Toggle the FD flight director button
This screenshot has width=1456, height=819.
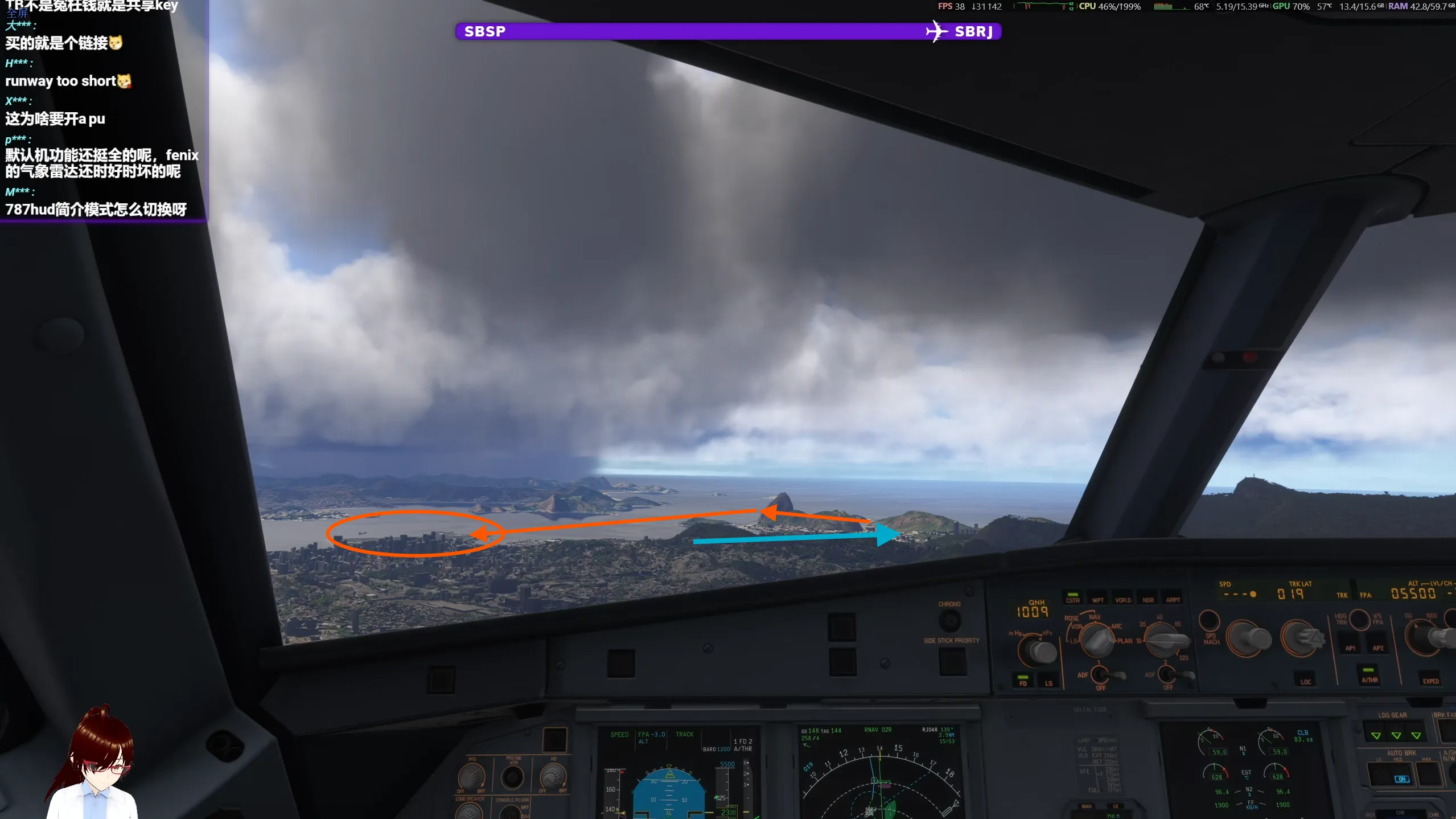1023,681
